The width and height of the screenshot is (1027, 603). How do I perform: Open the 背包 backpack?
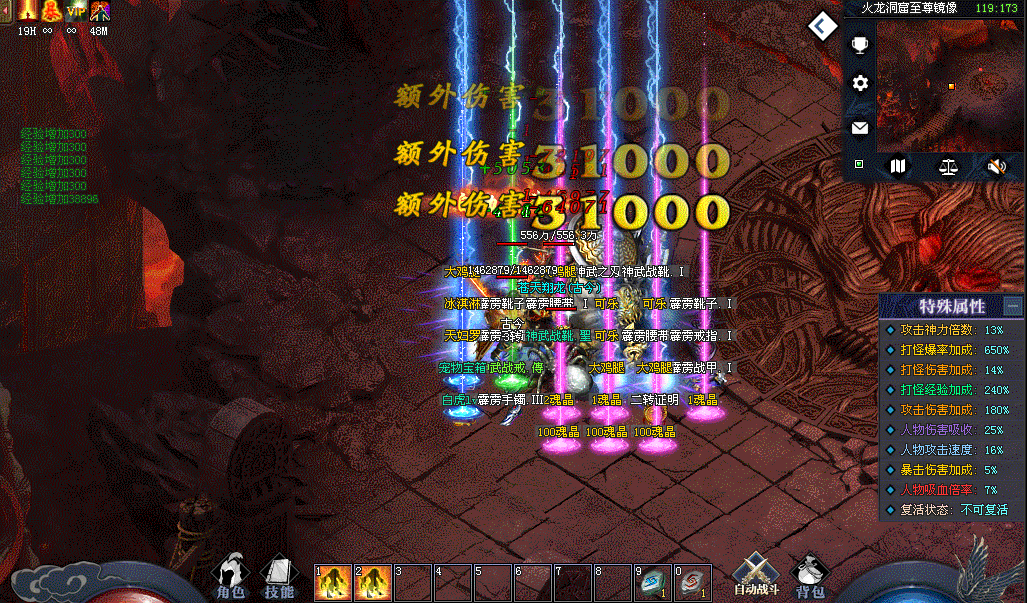point(810,575)
